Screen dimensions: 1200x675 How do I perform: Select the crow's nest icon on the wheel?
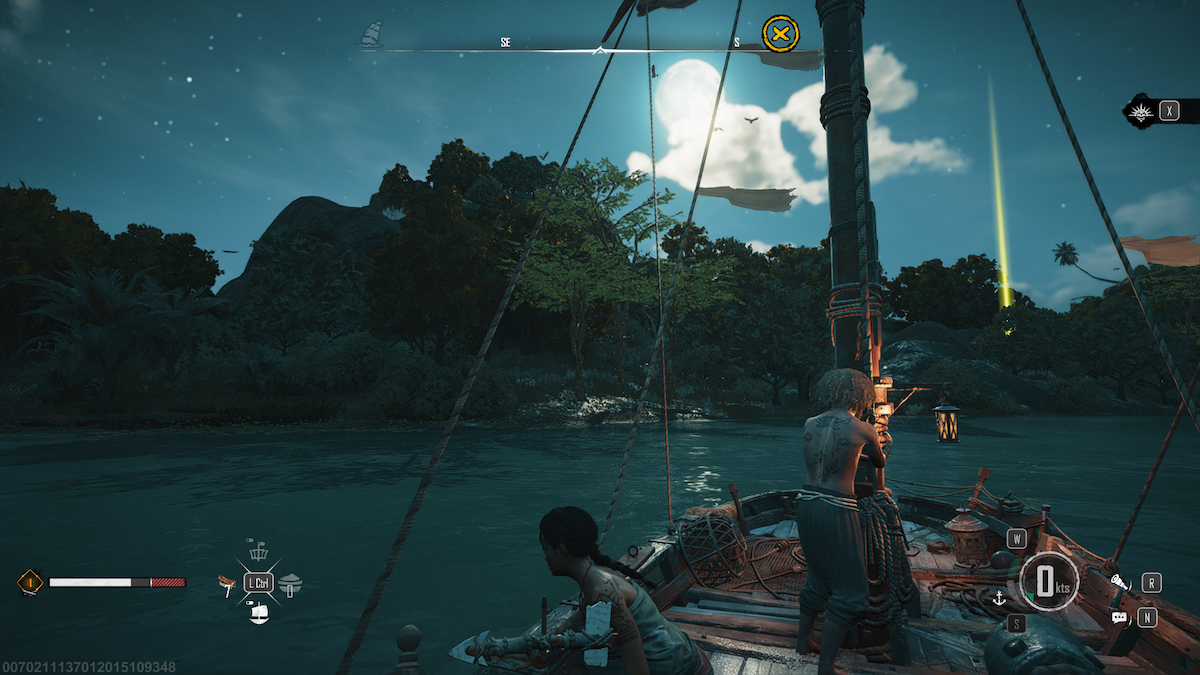tap(258, 551)
